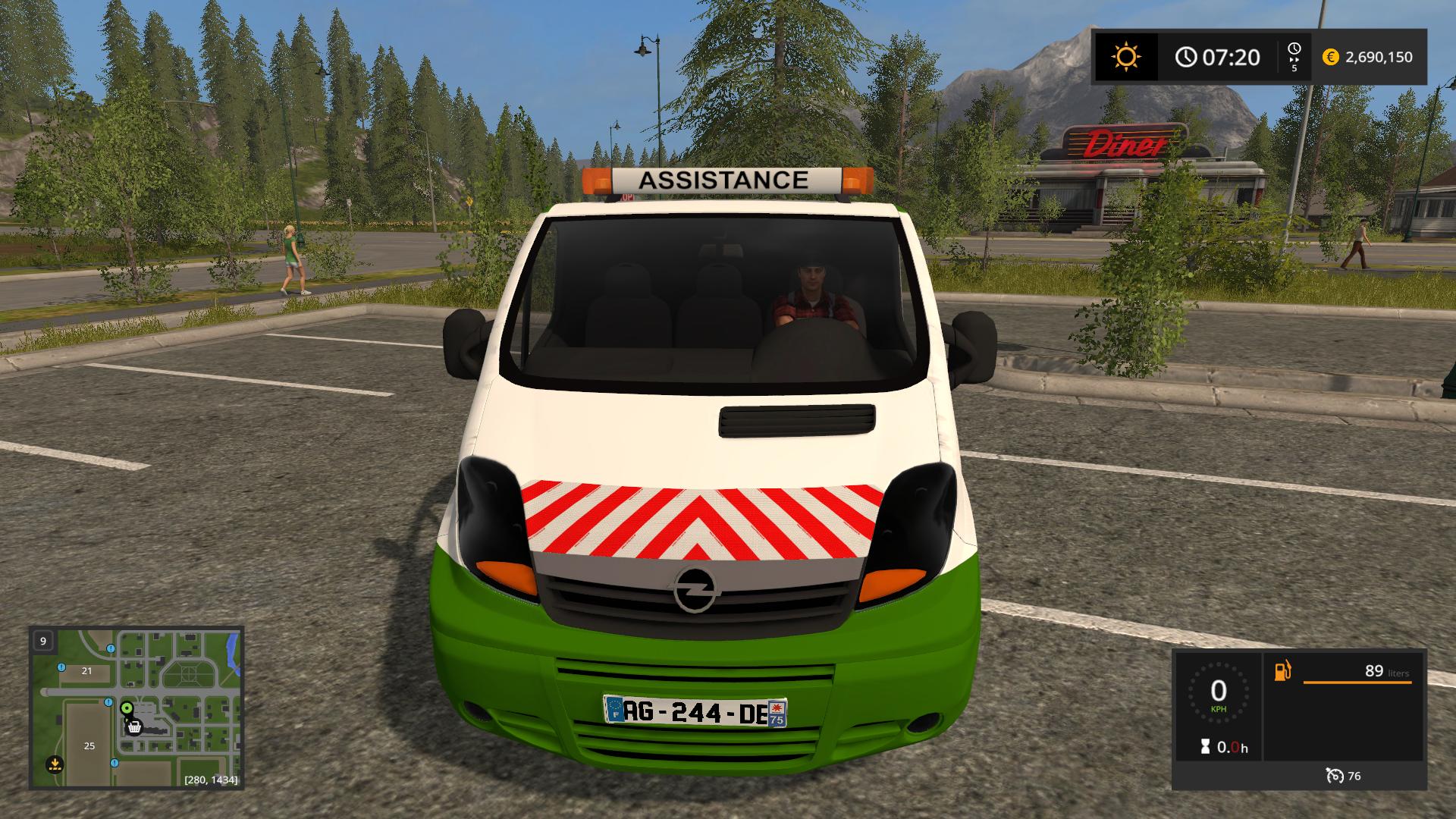Screen dimensions: 1456x819
Task: Click the green player position marker
Action: pos(127,708)
